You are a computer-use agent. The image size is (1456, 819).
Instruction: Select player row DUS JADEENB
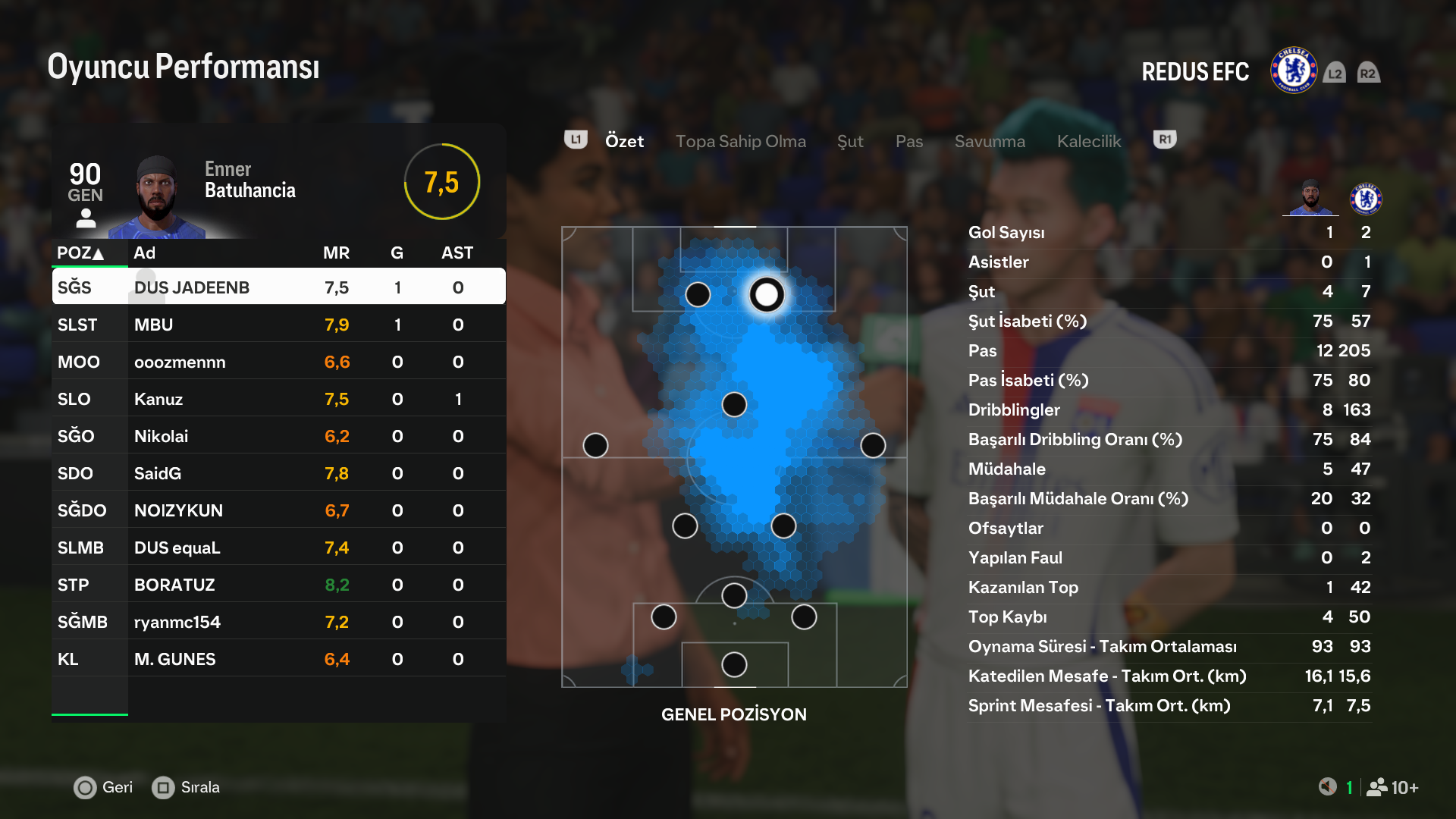coord(278,287)
